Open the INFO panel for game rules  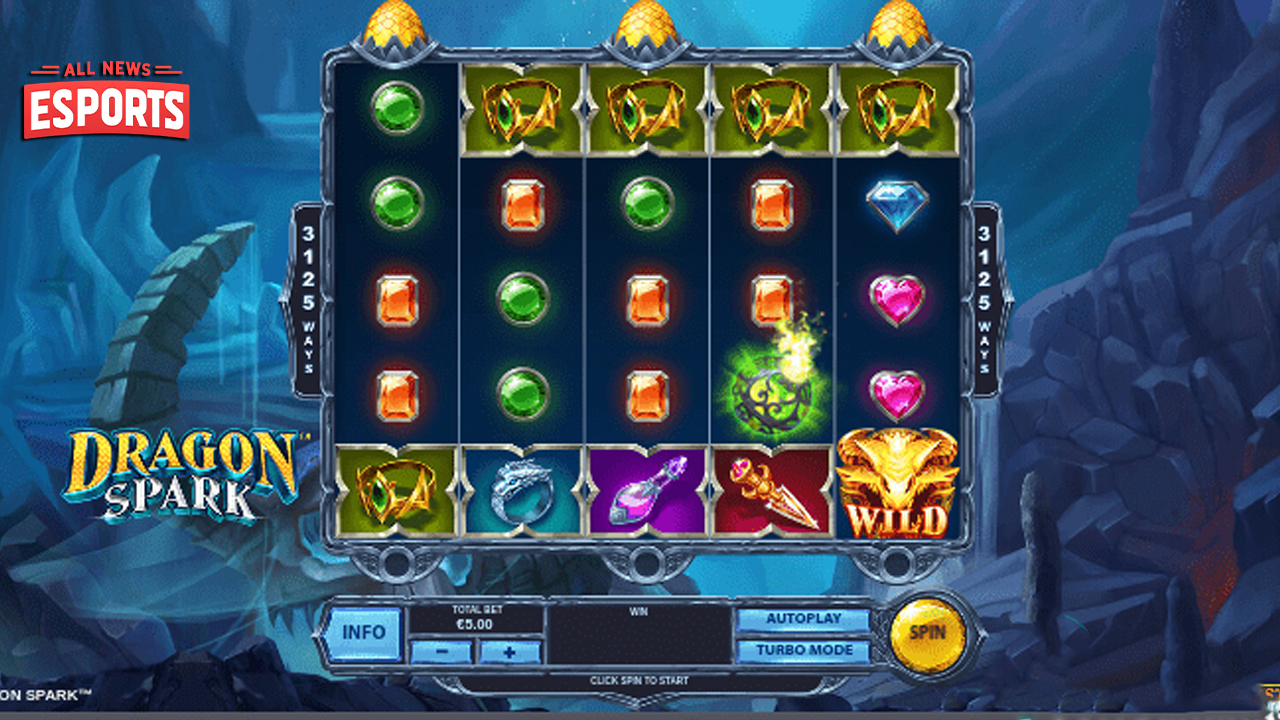(366, 631)
